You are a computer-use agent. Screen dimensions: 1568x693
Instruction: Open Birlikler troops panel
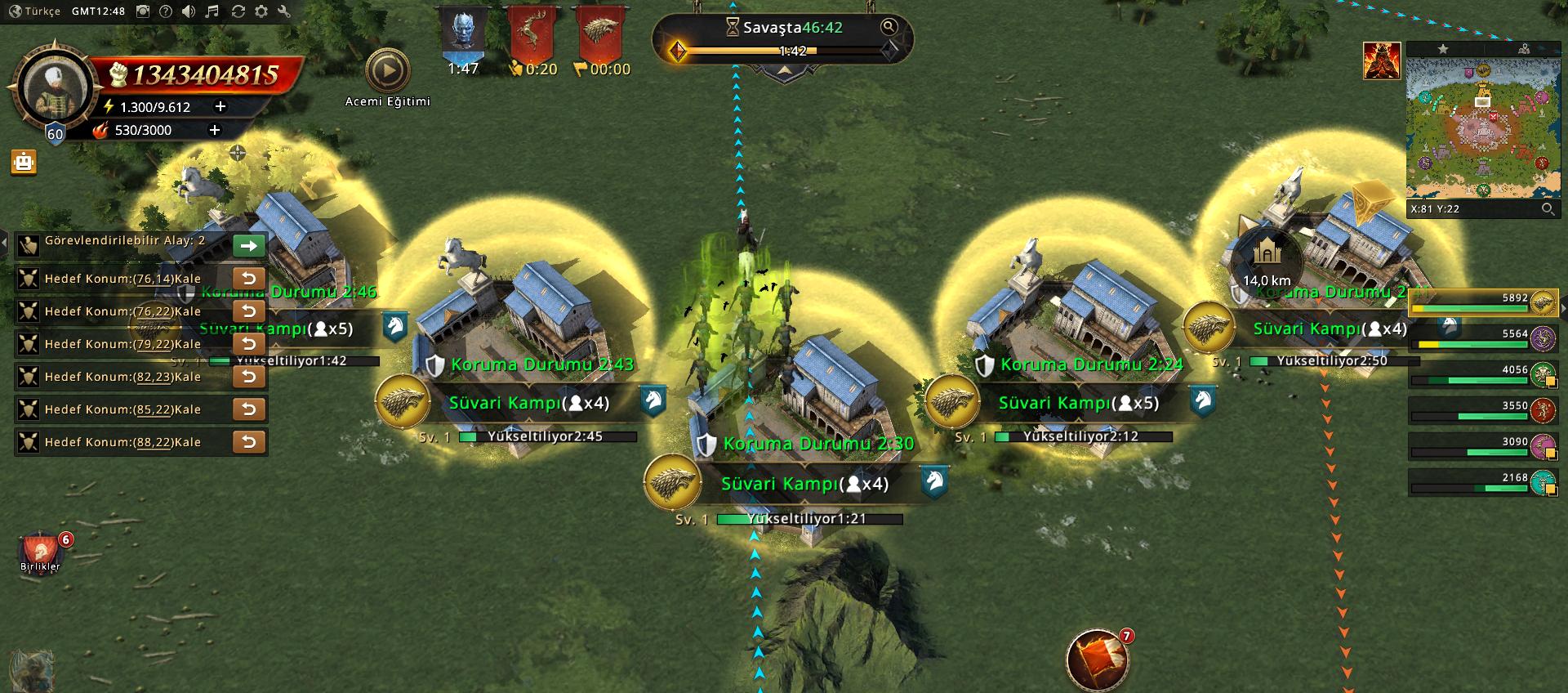pos(41,552)
